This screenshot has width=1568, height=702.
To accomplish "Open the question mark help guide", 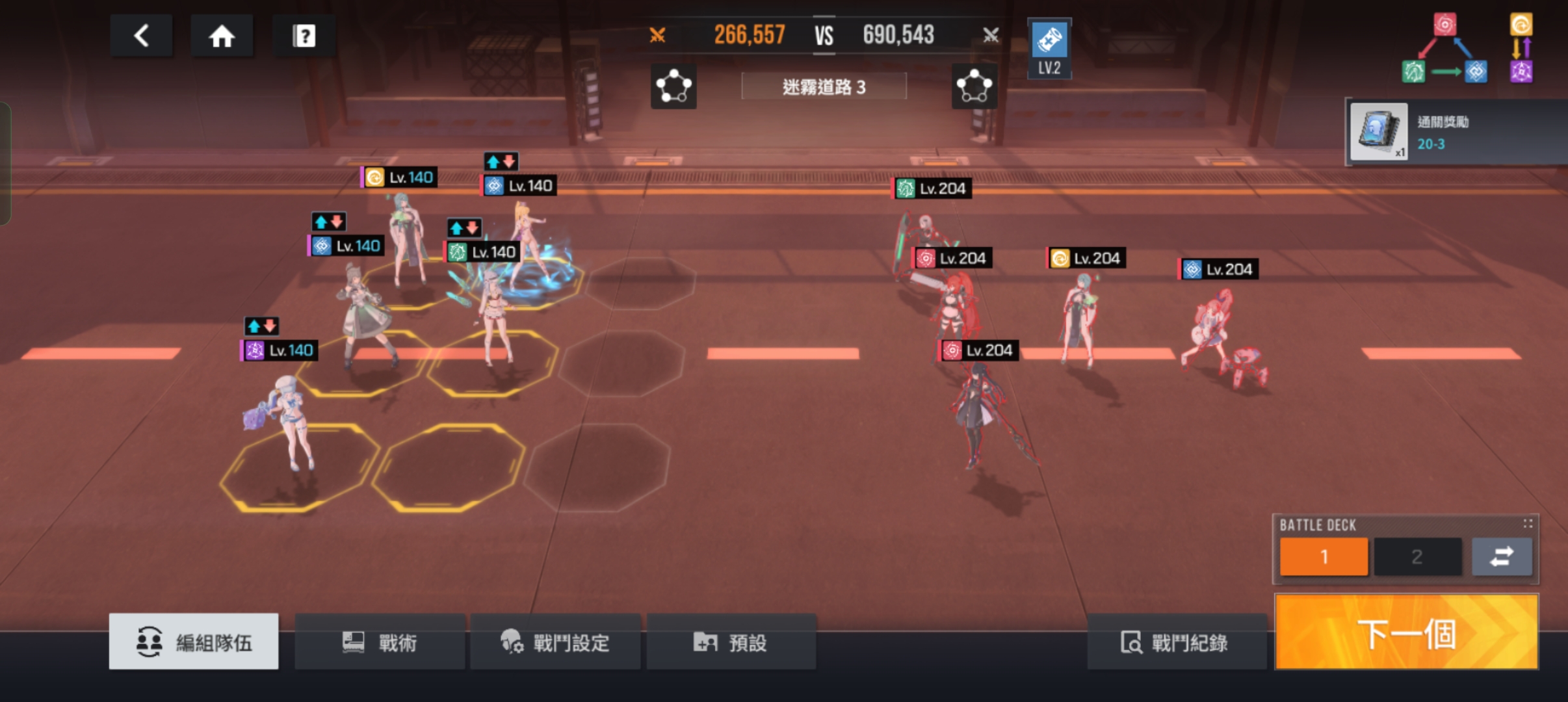I will pyautogui.click(x=304, y=35).
